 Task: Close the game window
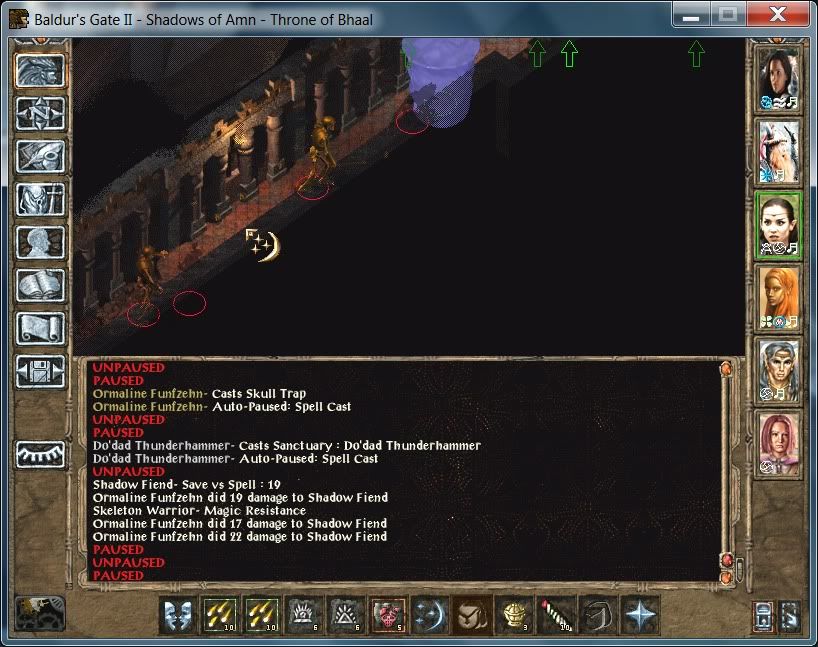tap(776, 16)
